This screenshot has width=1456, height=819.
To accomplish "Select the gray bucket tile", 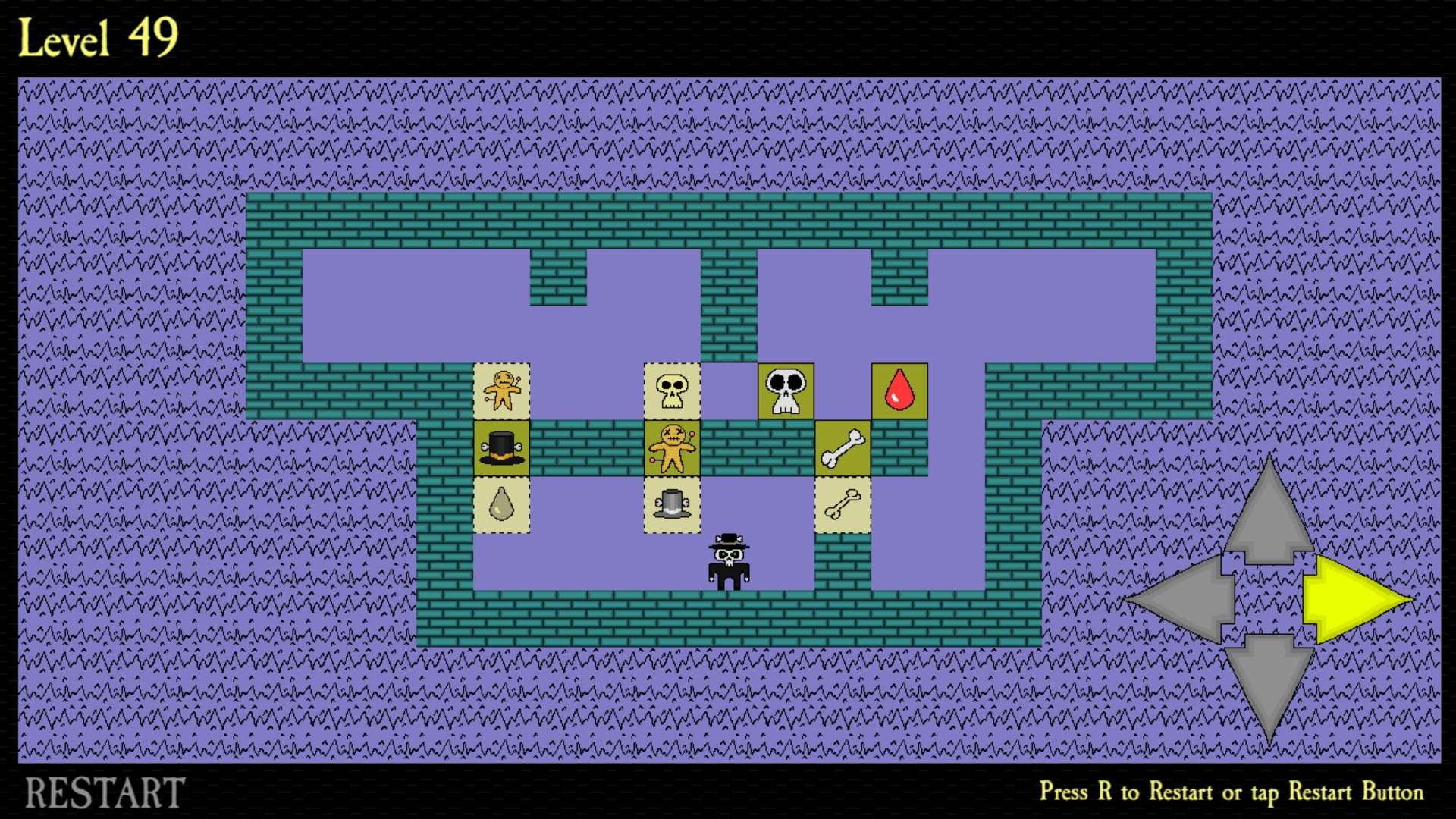I will coord(672,503).
